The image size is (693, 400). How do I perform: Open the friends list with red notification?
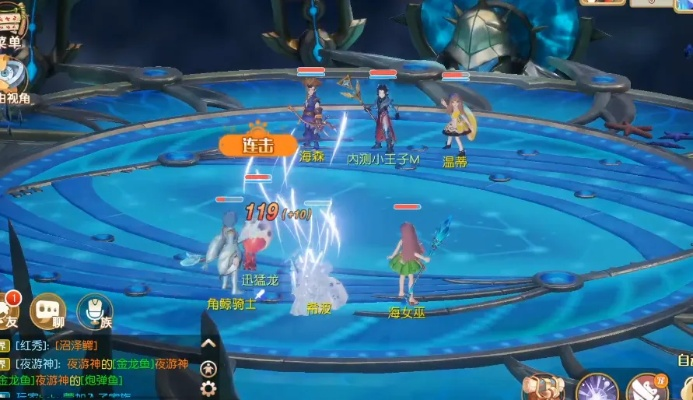pyautogui.click(x=8, y=310)
